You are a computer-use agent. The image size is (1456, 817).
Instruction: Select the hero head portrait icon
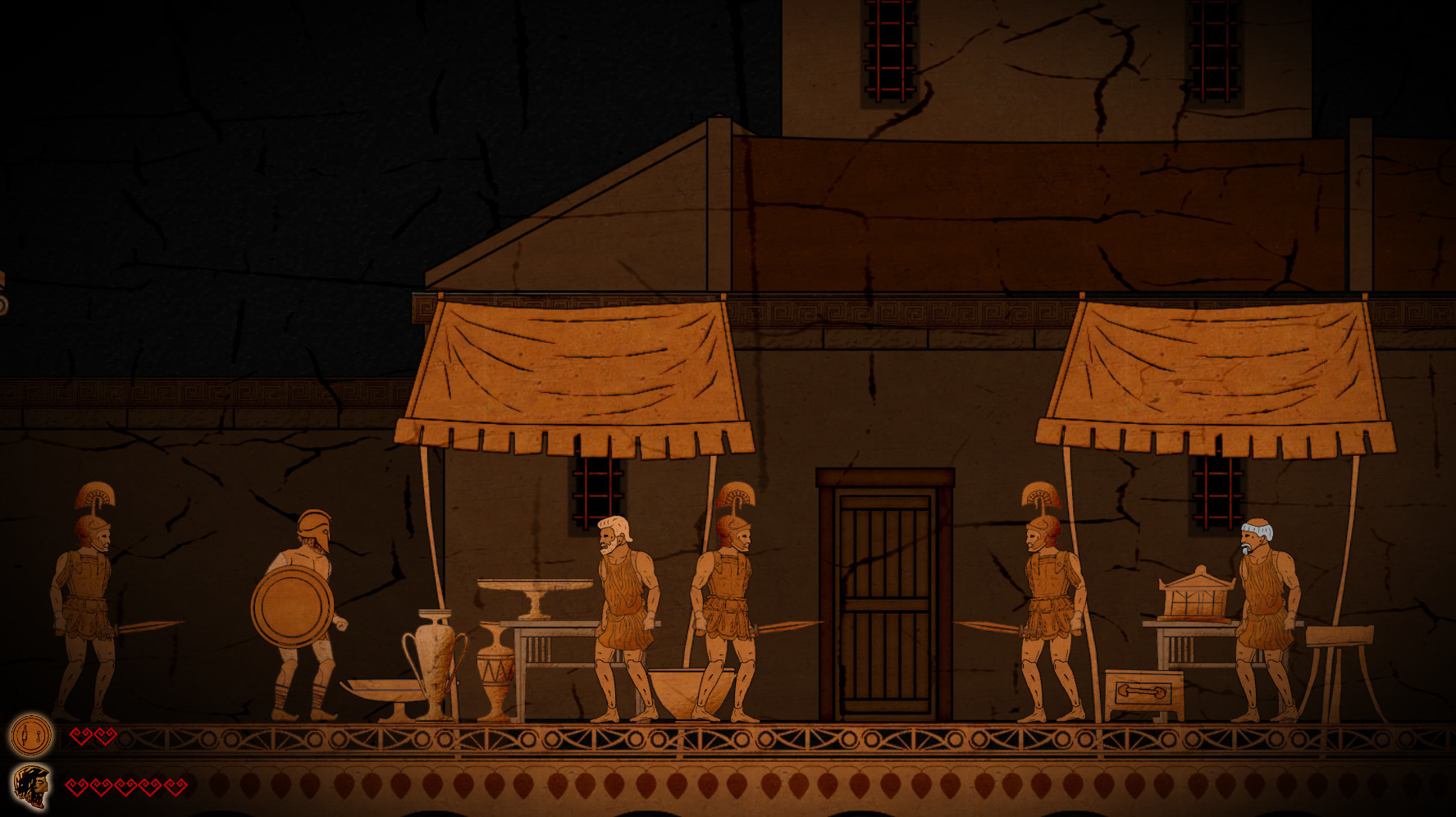click(x=31, y=787)
